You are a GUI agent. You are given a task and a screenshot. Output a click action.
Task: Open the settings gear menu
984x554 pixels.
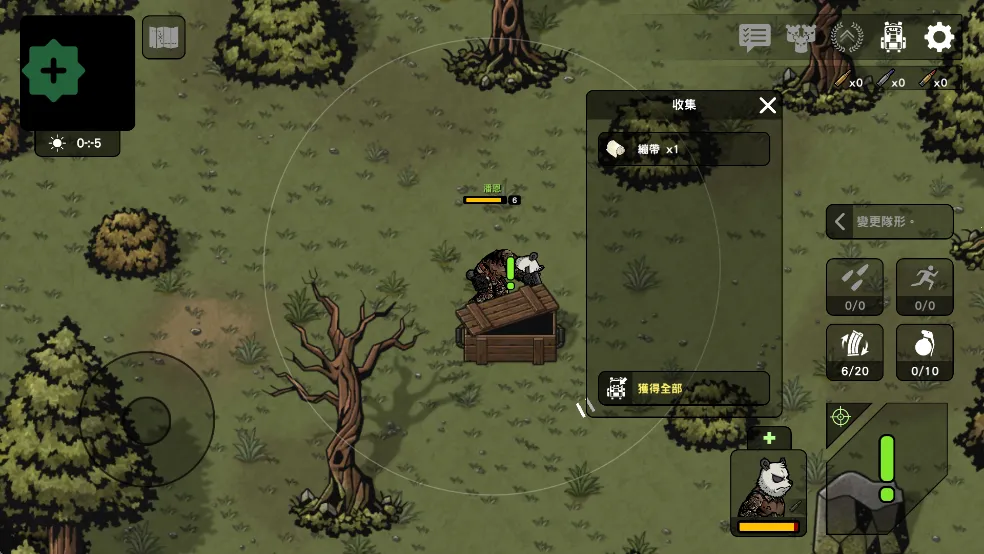click(939, 38)
